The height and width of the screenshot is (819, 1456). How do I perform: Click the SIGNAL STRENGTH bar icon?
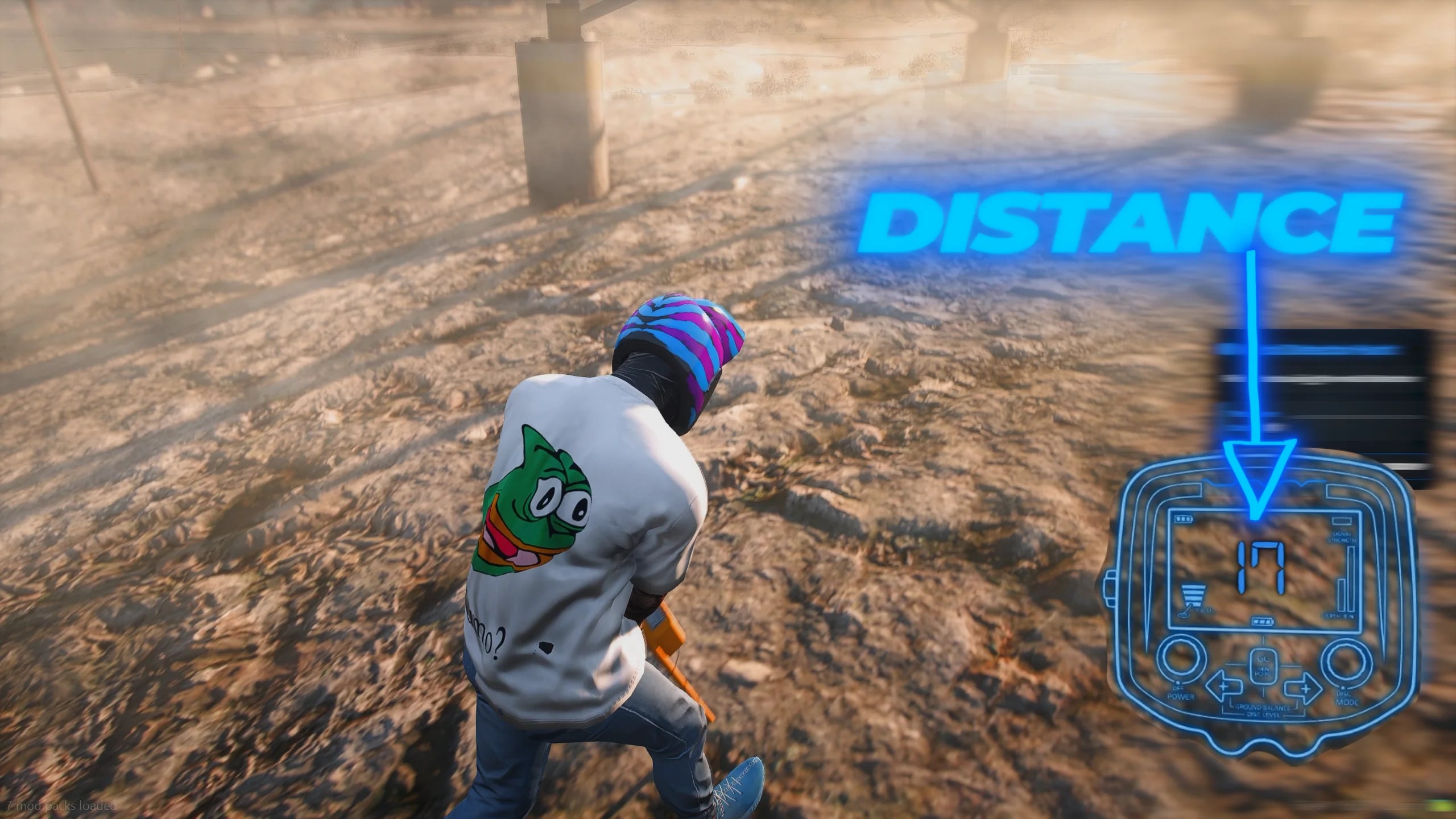1342,519
